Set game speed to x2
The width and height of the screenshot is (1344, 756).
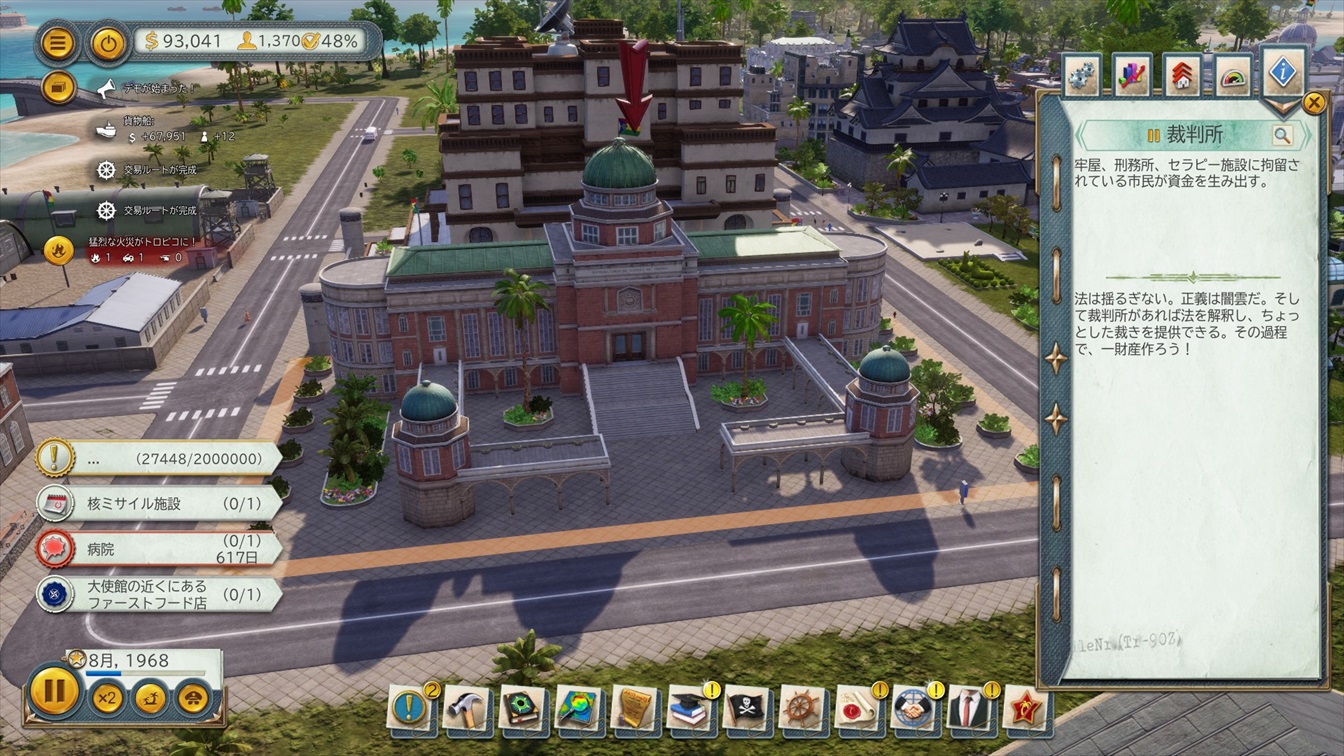[x=107, y=696]
